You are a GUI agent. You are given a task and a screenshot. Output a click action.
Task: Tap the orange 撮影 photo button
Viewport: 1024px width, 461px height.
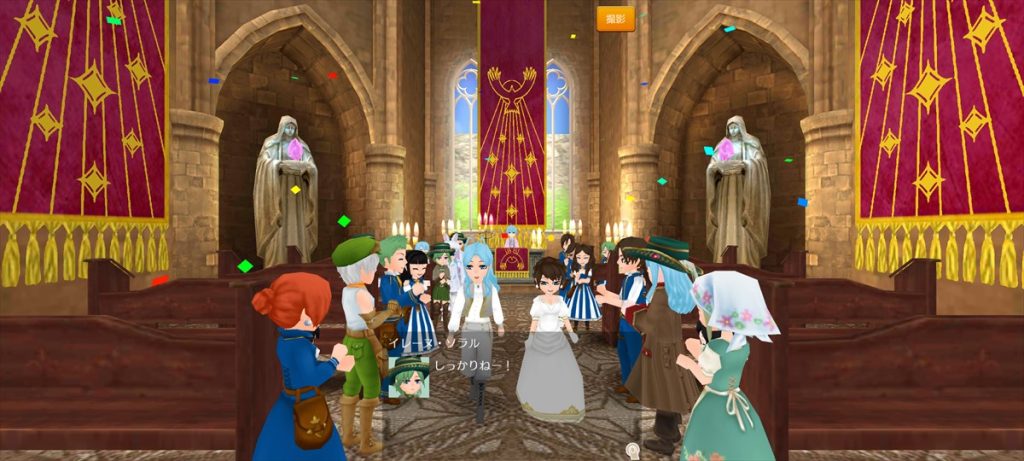coord(615,19)
